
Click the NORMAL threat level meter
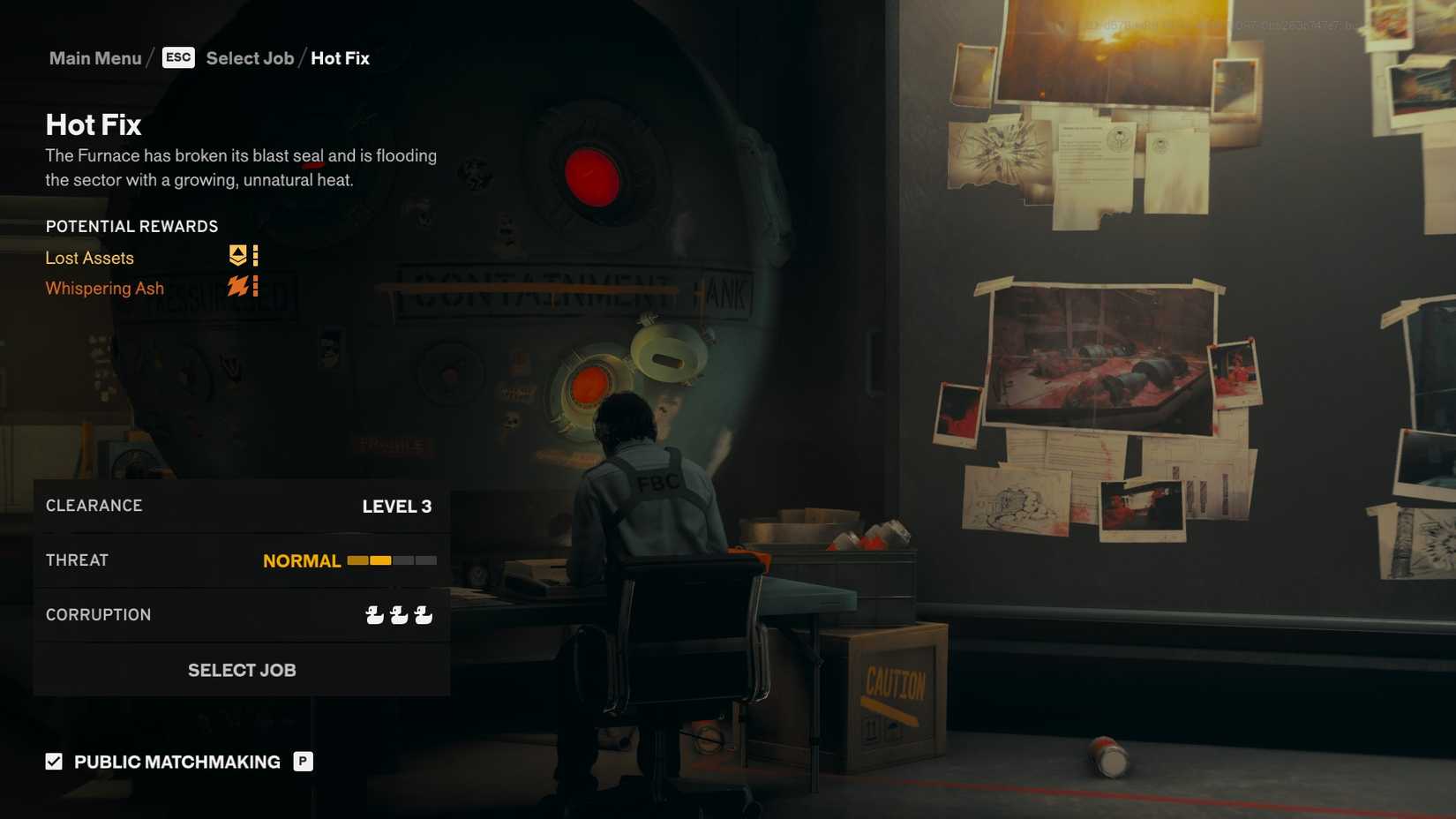(391, 560)
